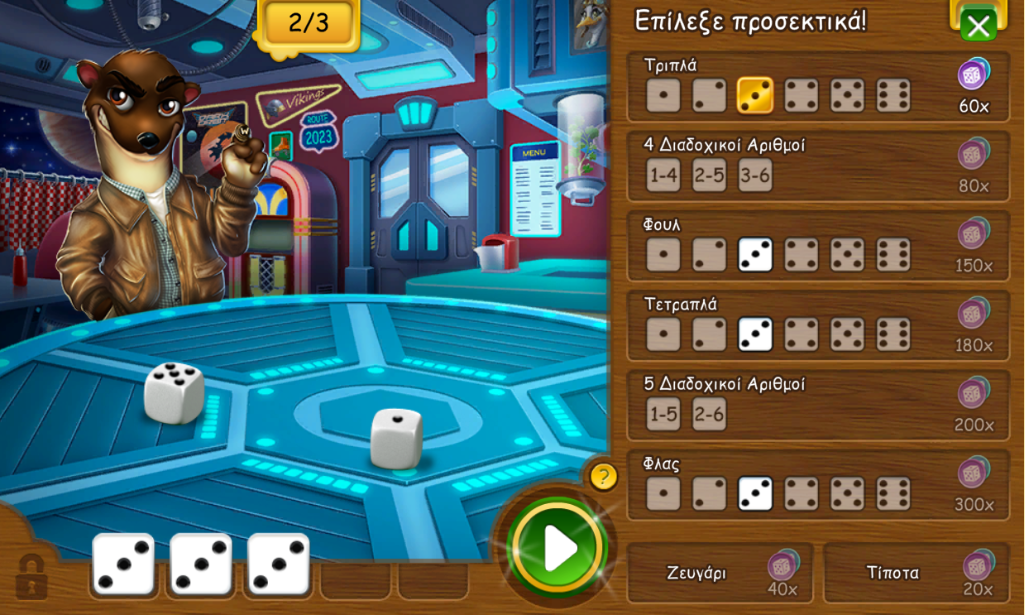Open help with the yellow question mark
This screenshot has height=615, width=1025.
click(603, 476)
